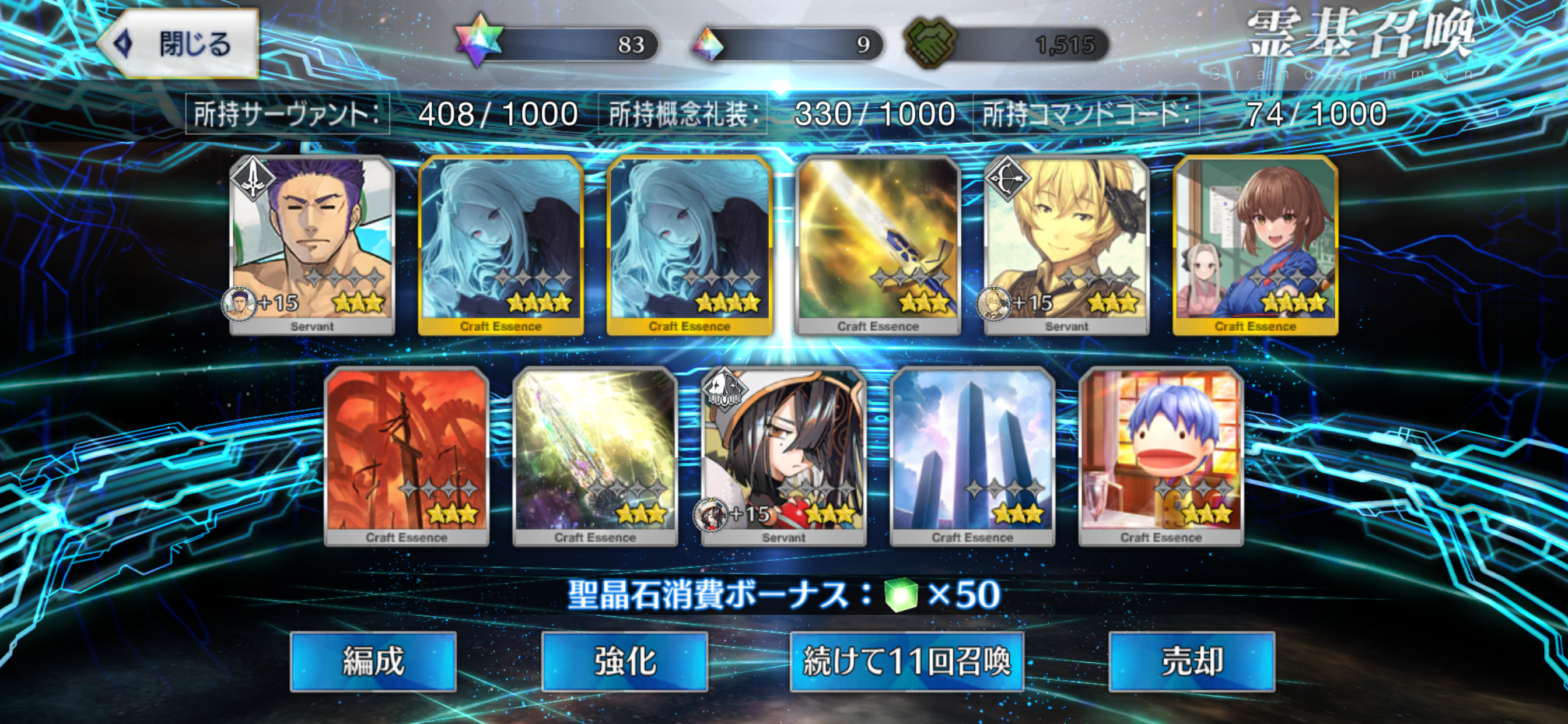Tap the green handshake Friend Point icon
This screenshot has height=724, width=1568.
click(929, 43)
